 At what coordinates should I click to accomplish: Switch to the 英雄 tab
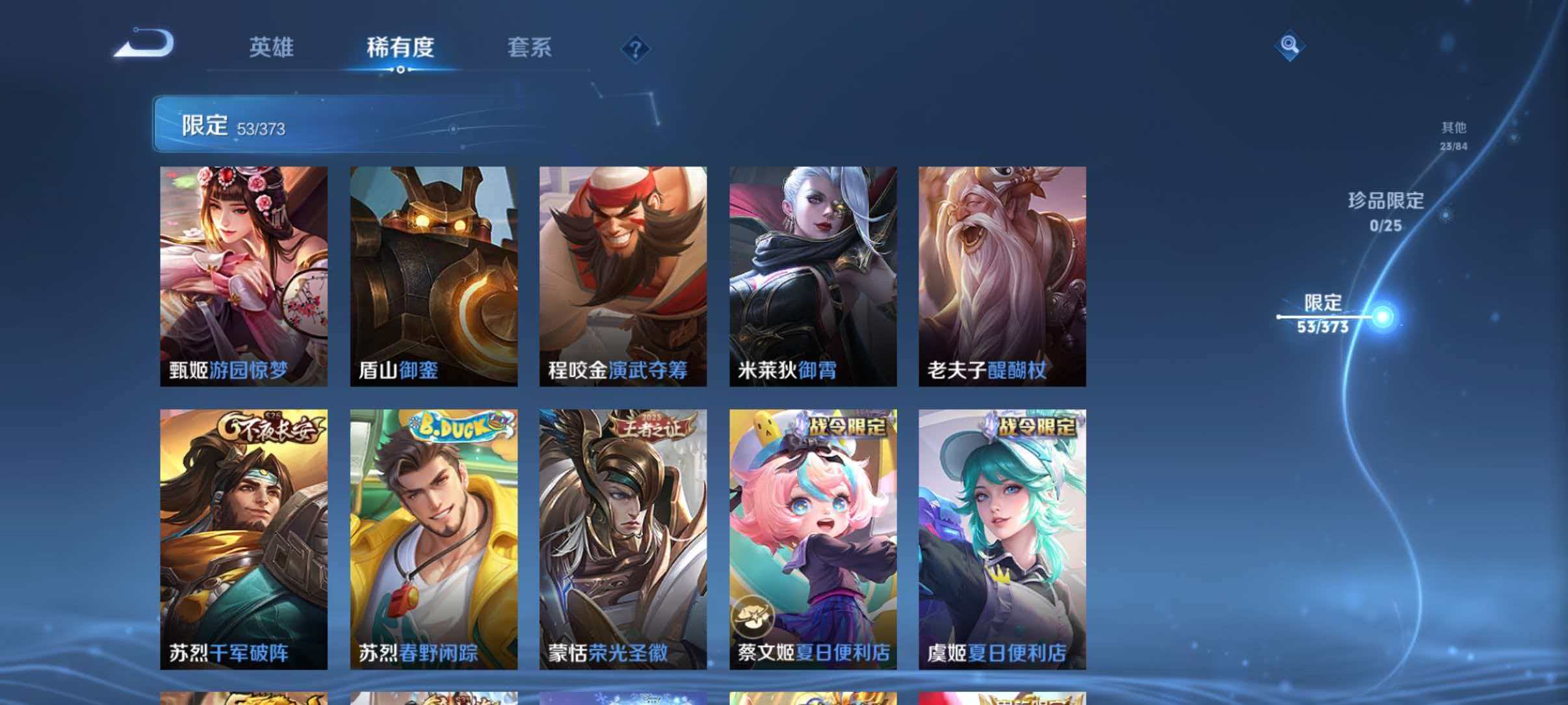(x=274, y=47)
